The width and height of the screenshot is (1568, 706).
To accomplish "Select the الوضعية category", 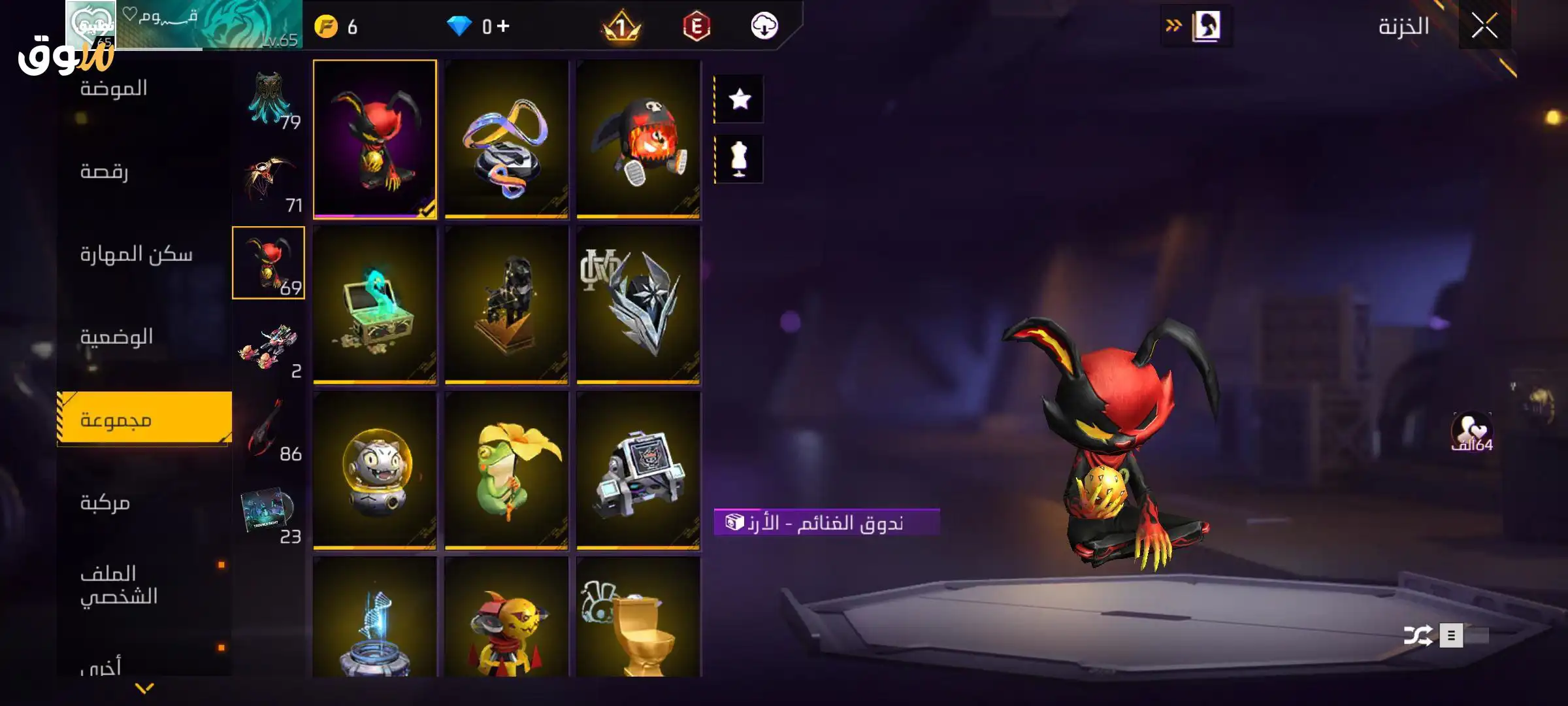I will [x=116, y=337].
